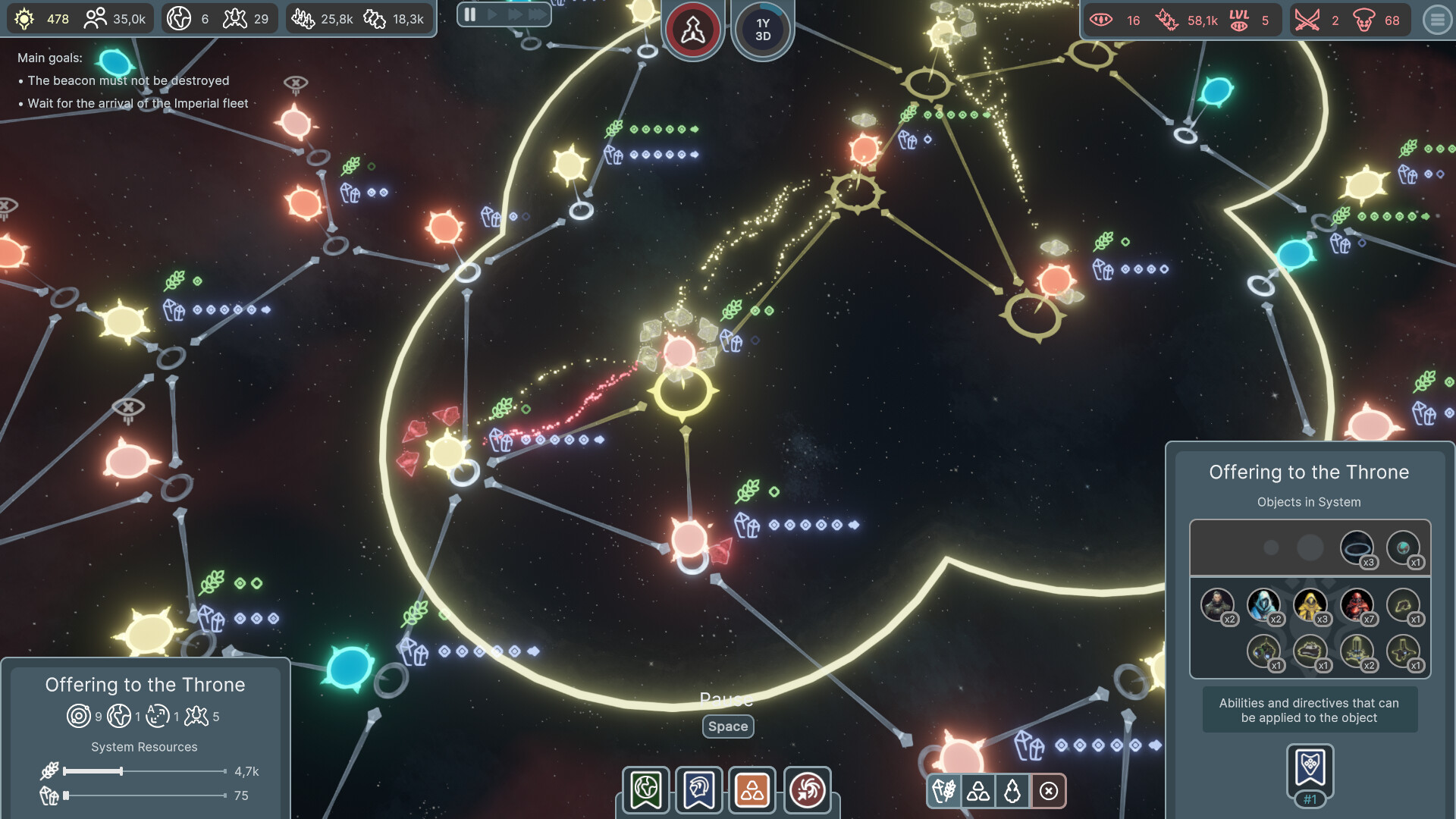Screen dimensions: 1456x819
Task: Set game speed to double fast-forward
Action: click(x=515, y=14)
